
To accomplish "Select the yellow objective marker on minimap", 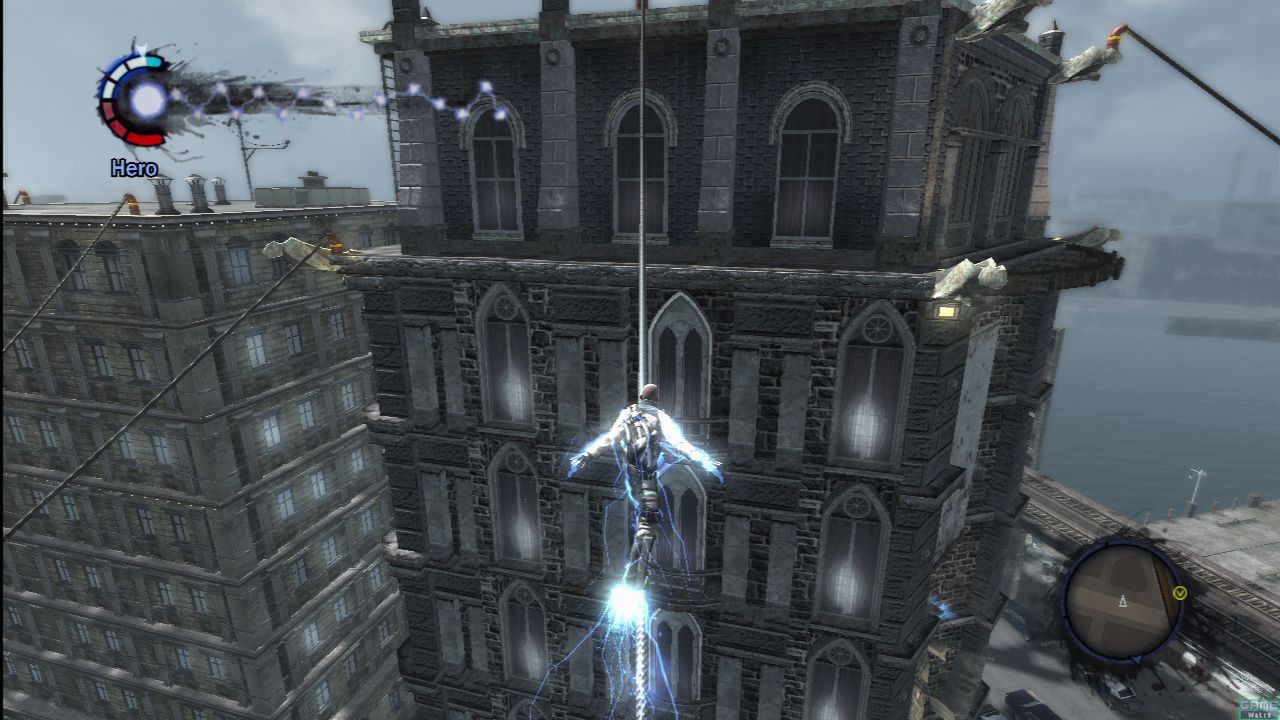I will point(1180,592).
